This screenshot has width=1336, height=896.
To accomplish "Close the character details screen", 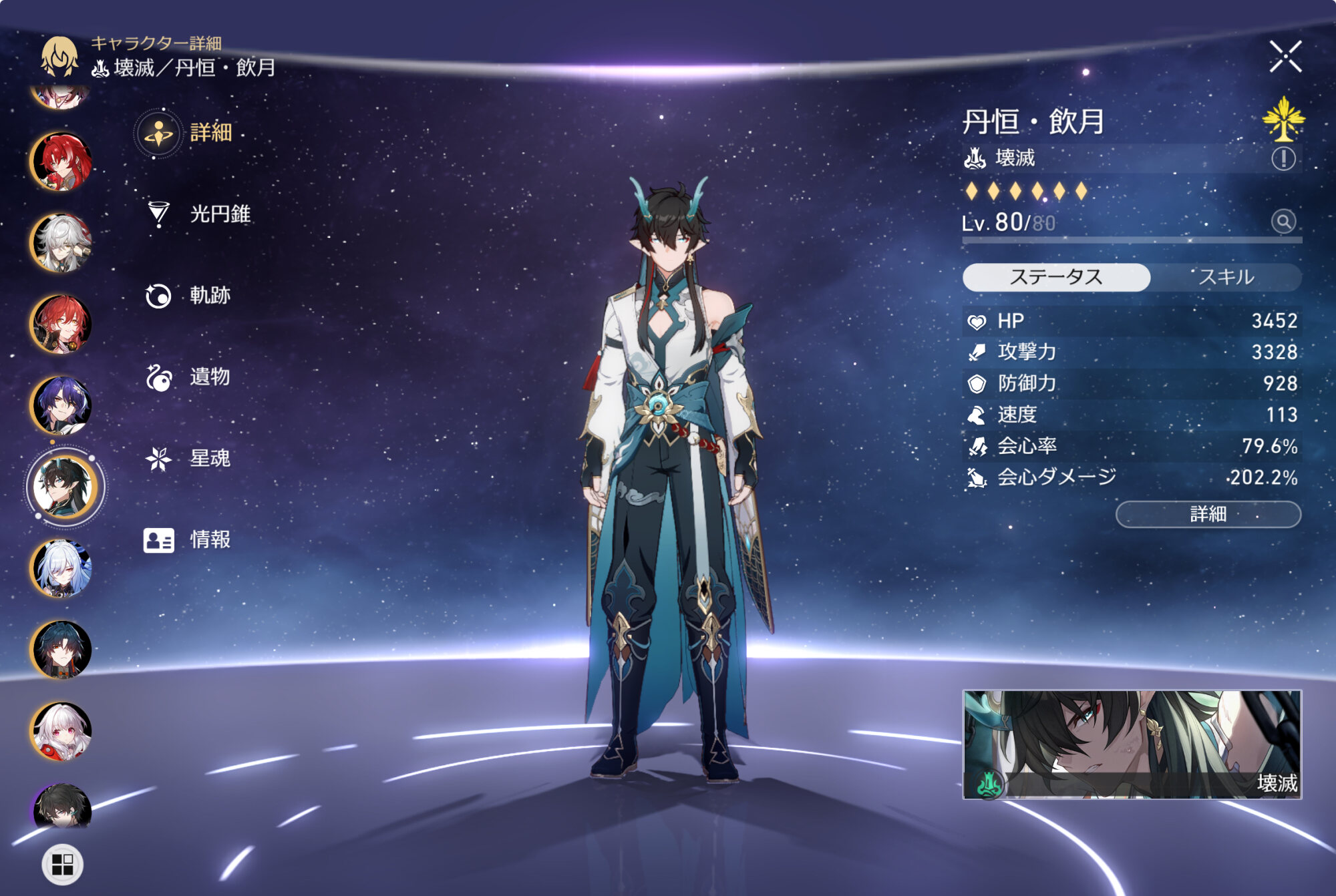I will 1285,56.
